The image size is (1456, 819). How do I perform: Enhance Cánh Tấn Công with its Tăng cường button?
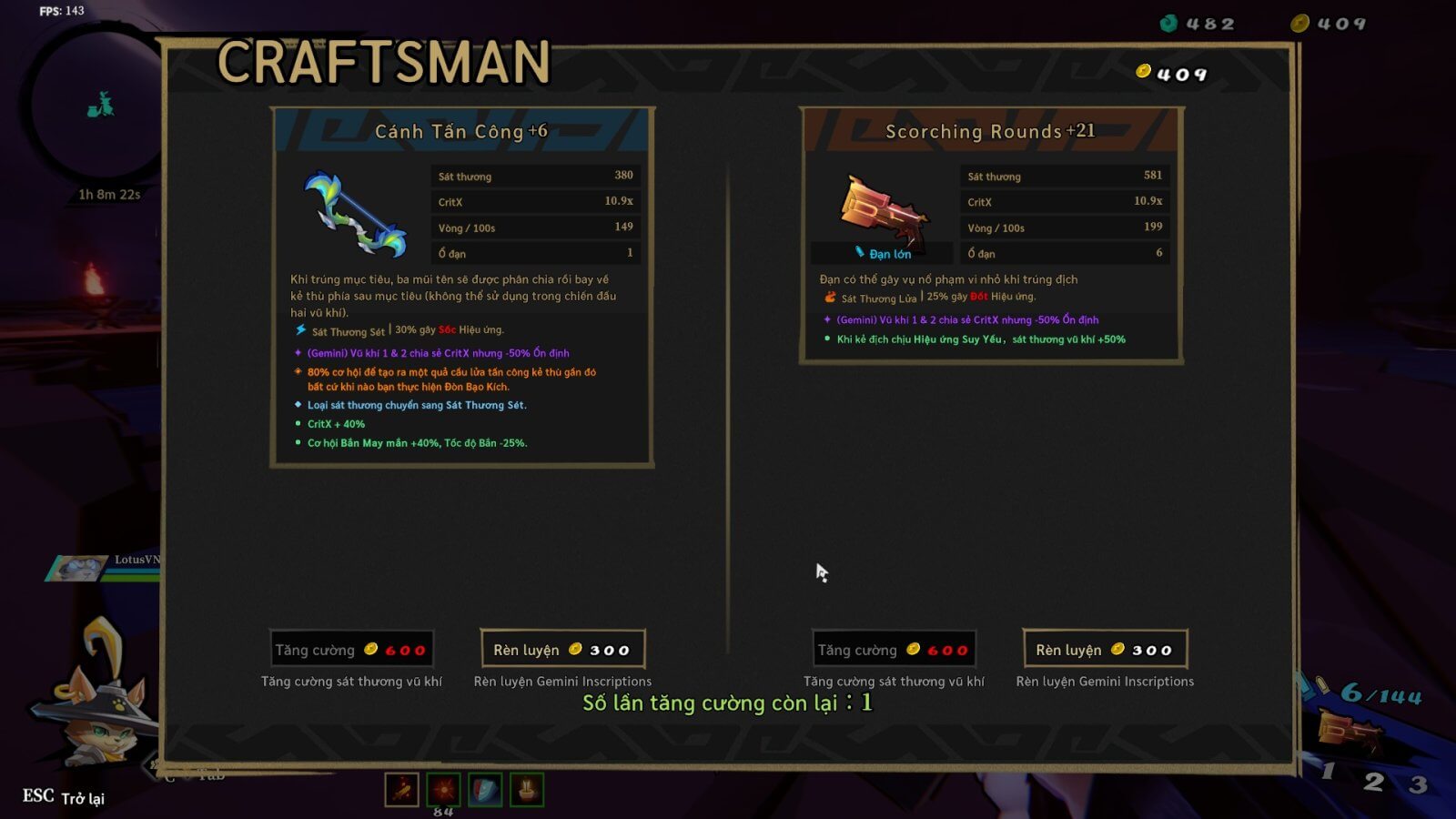(351, 650)
